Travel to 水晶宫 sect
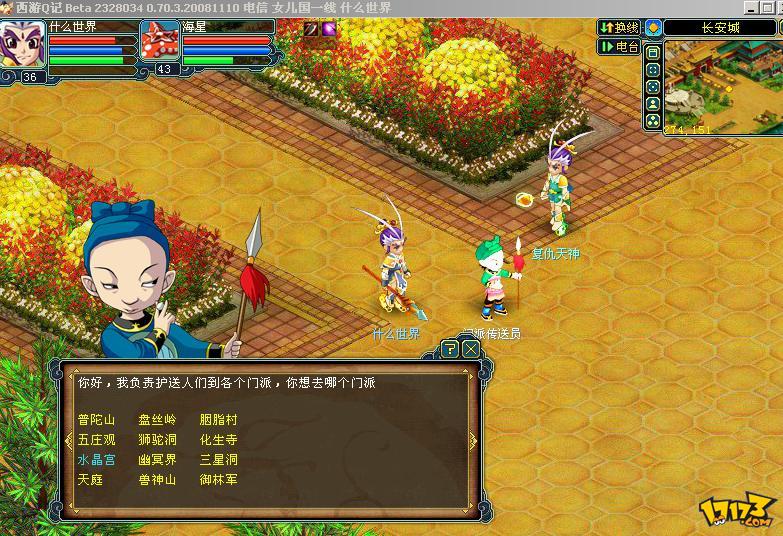 (96, 460)
